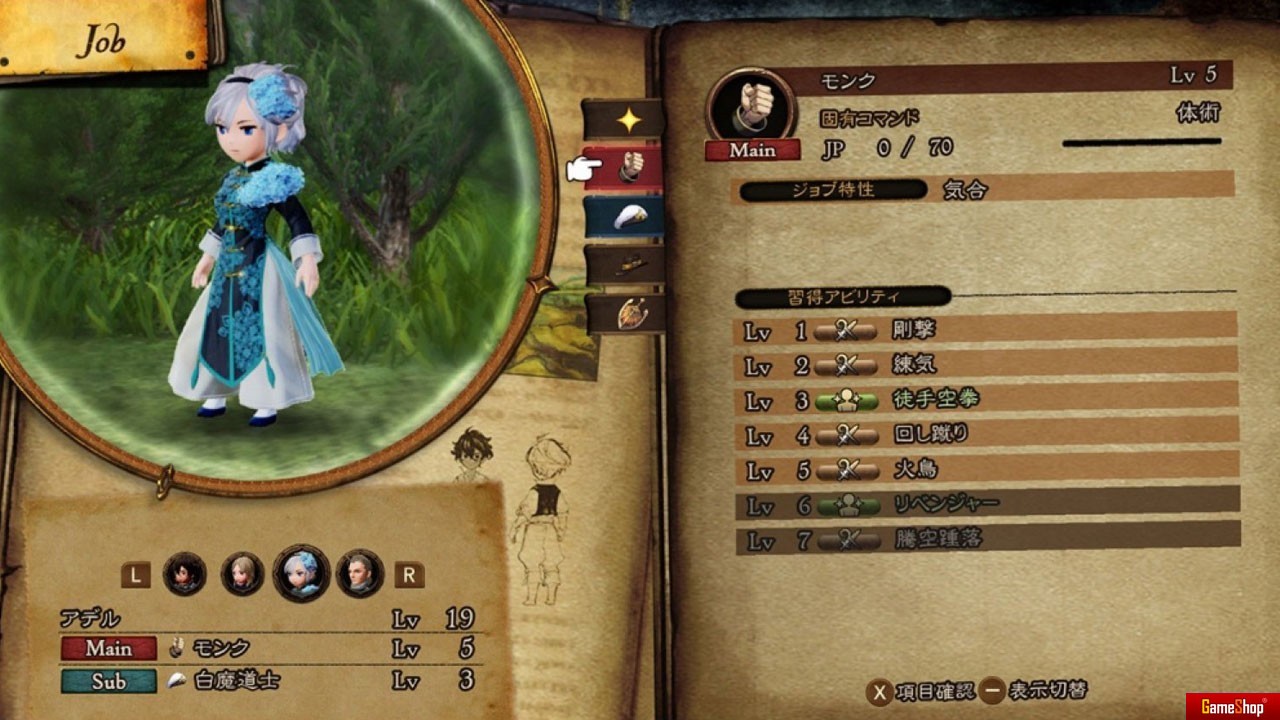Image resolution: width=1280 pixels, height=720 pixels.
Task: Select the locked Lv 6 リベンジャー ability
Action: coord(986,504)
